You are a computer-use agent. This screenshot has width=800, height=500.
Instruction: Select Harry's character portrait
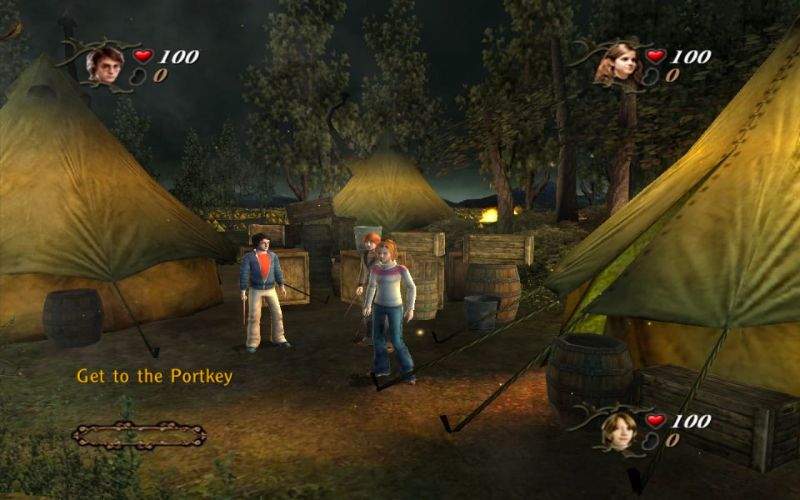[104, 63]
